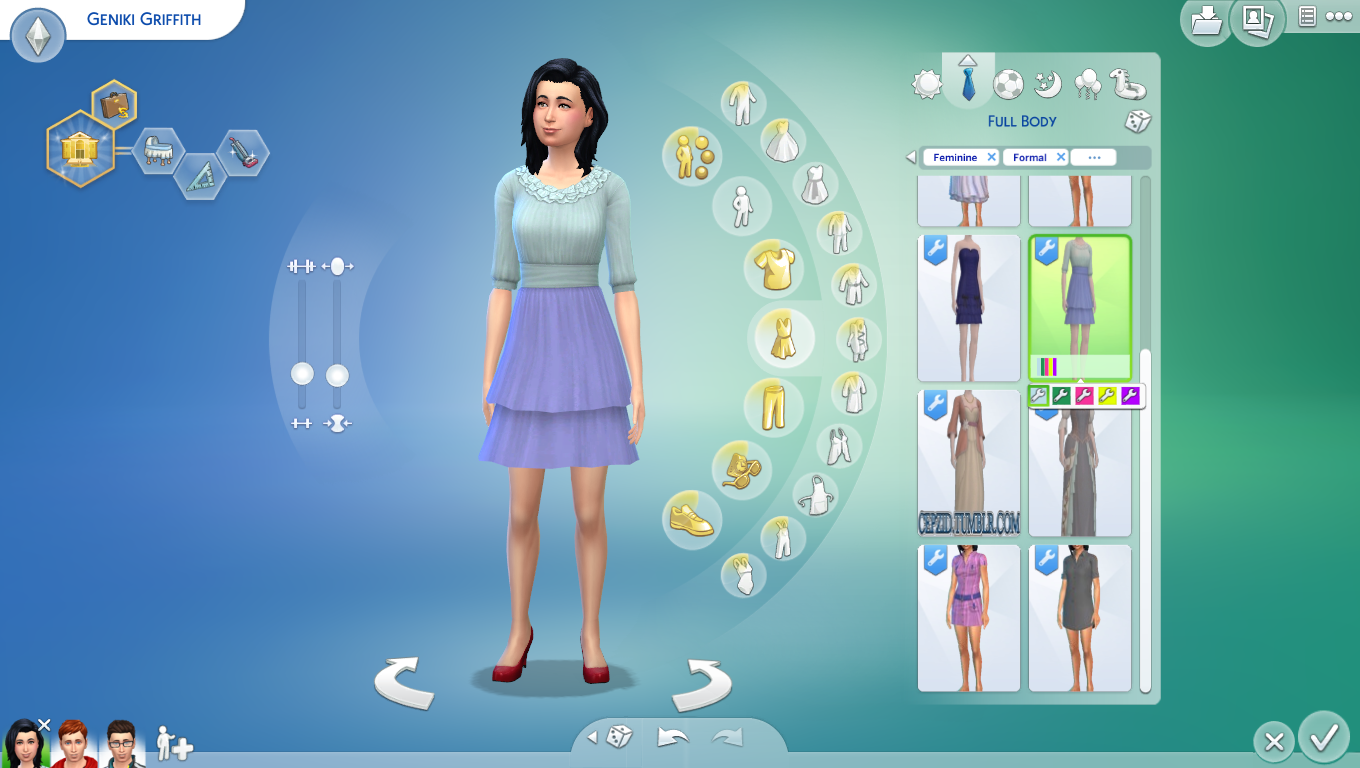Select the pink wrench color variant swatch
The image size is (1360, 768).
tap(1085, 396)
